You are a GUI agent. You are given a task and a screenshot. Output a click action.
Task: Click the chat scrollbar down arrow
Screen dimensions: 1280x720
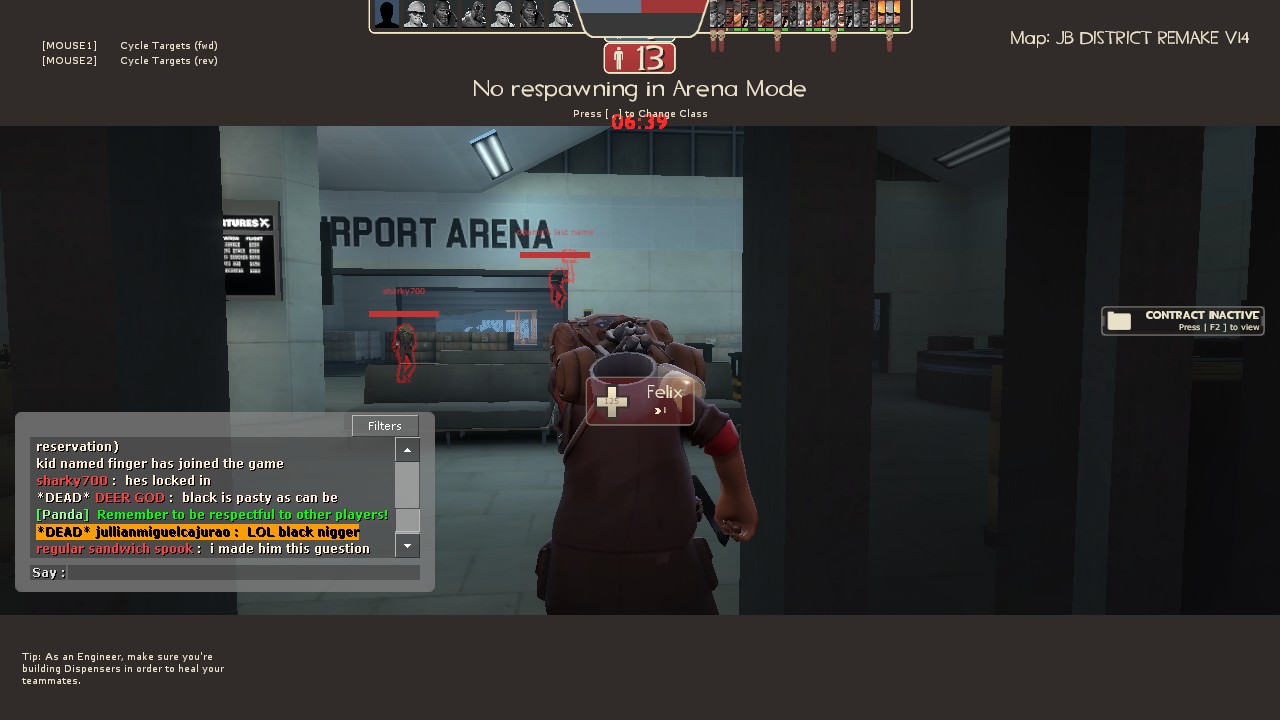point(407,546)
